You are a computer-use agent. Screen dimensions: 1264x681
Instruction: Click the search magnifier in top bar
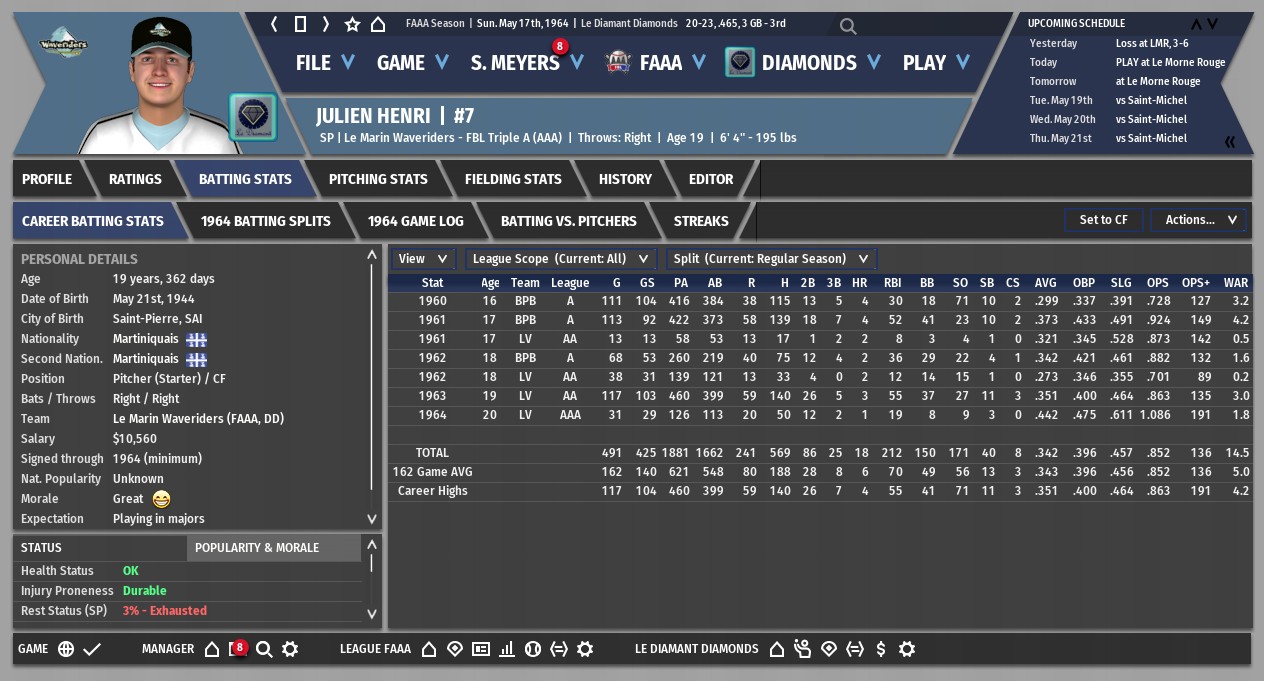click(x=848, y=27)
